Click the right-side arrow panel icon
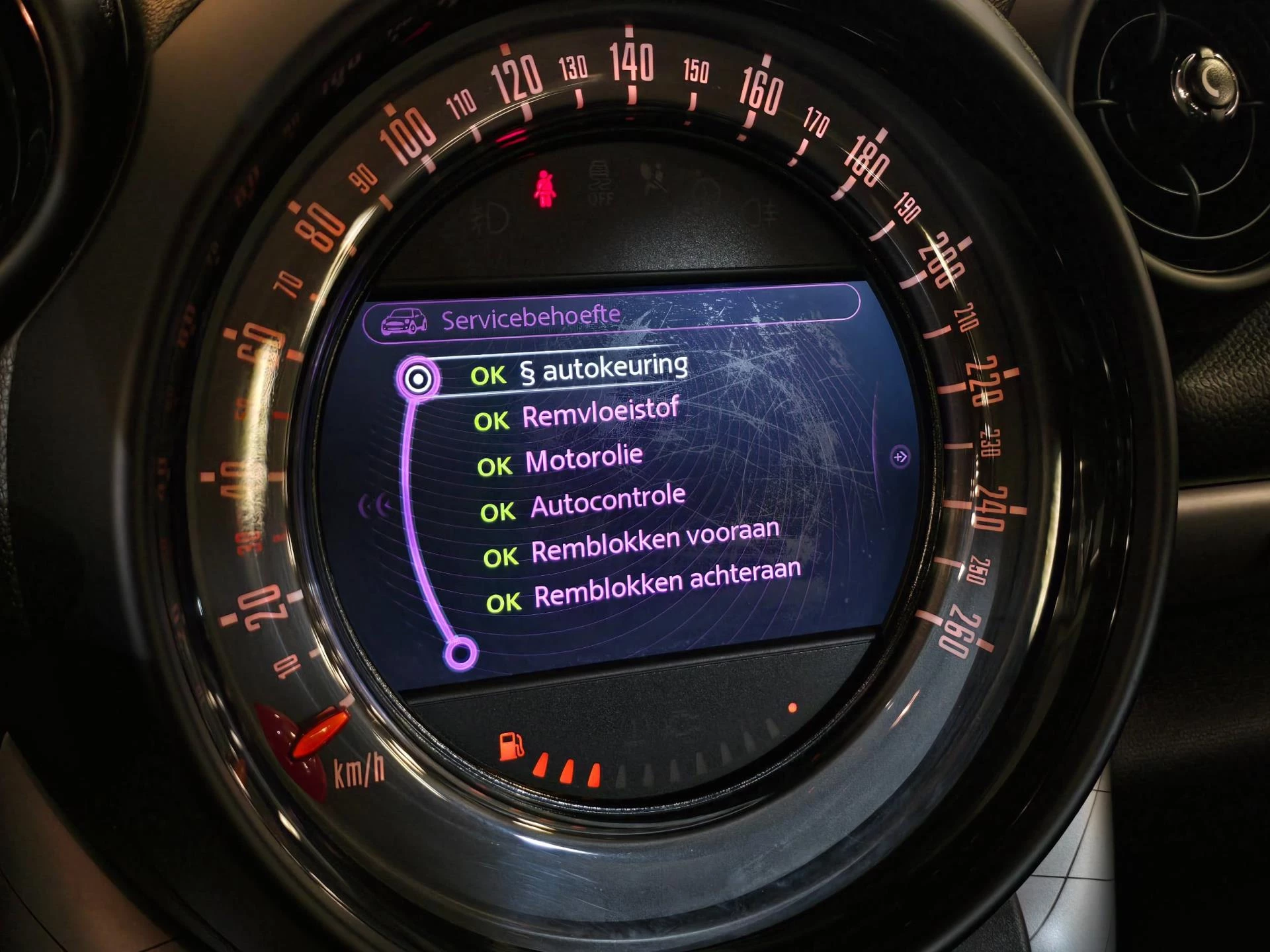 tap(900, 457)
